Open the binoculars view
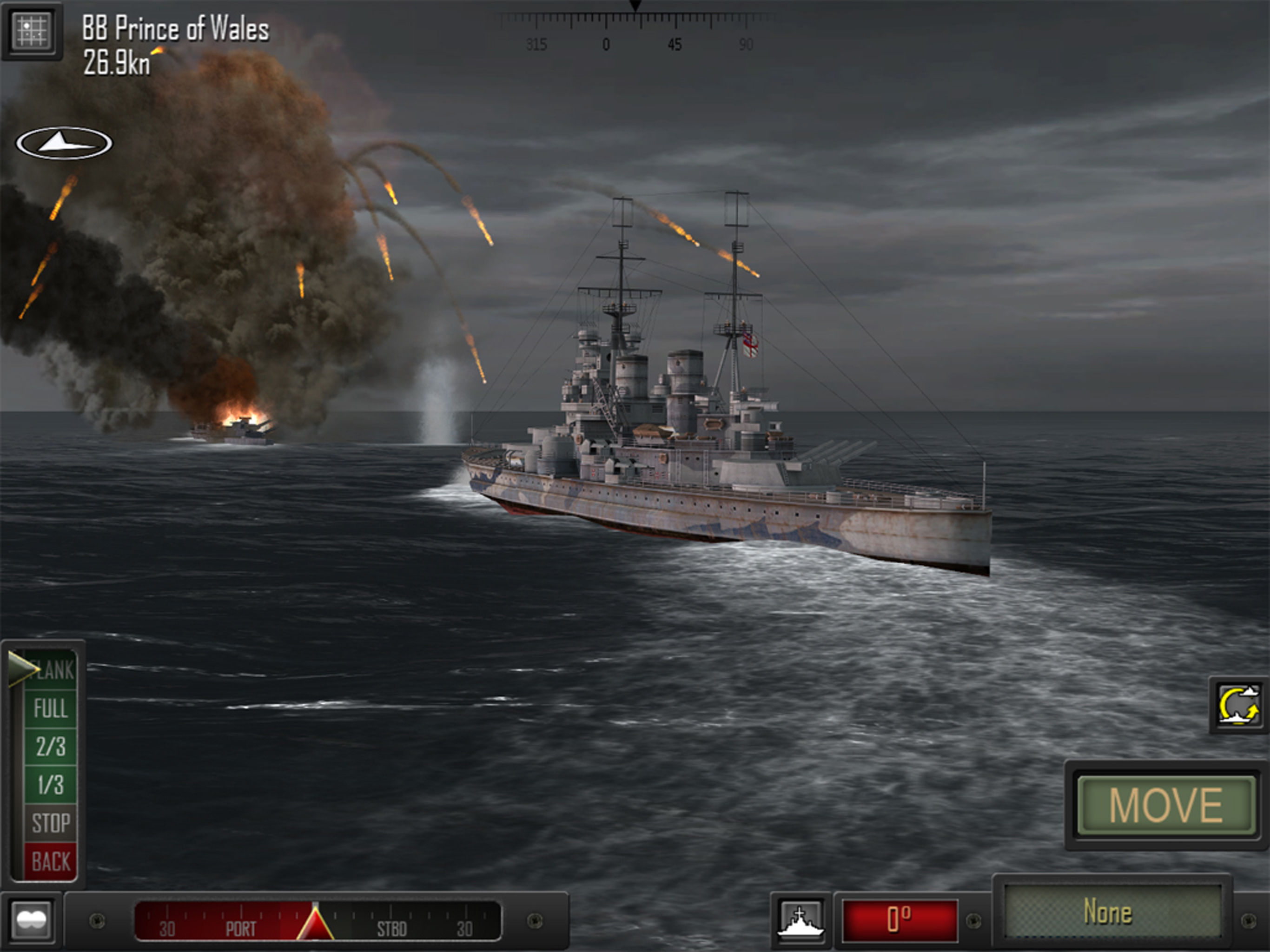1270x952 pixels. pyautogui.click(x=32, y=920)
